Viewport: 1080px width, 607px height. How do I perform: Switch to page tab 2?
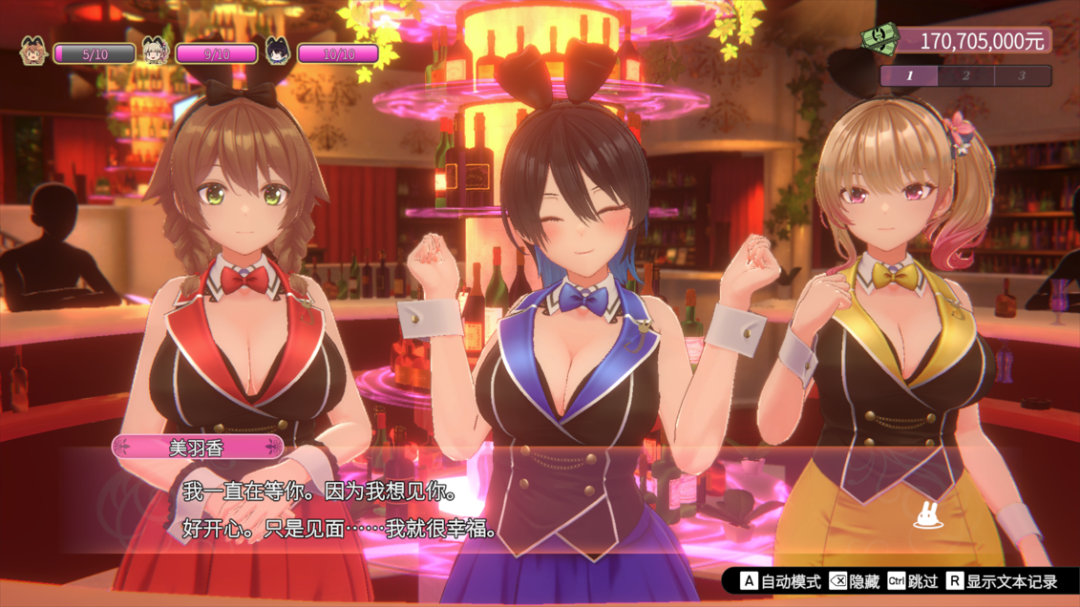(966, 75)
